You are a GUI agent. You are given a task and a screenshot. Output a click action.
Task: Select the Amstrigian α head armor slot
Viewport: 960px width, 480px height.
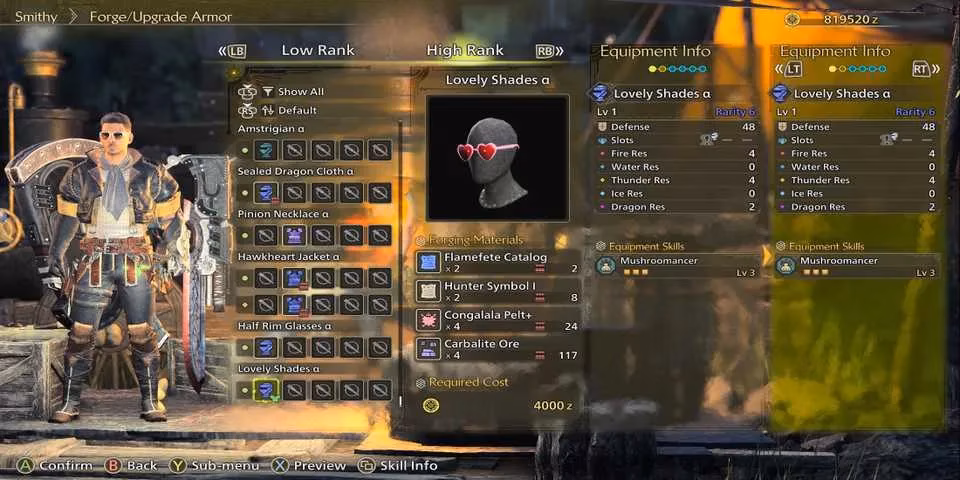point(265,150)
